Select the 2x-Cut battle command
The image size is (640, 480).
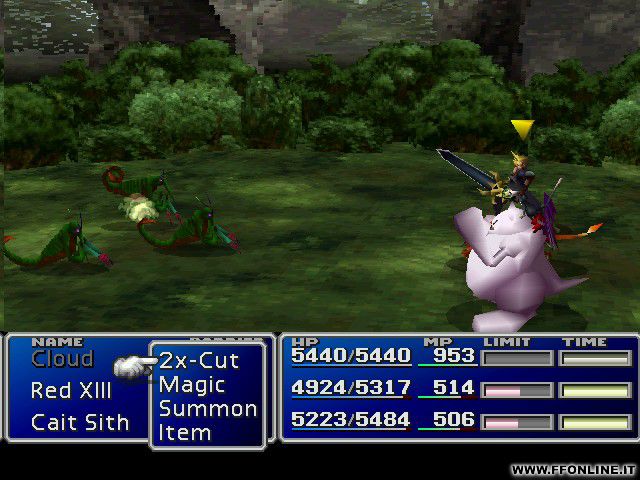tap(199, 360)
